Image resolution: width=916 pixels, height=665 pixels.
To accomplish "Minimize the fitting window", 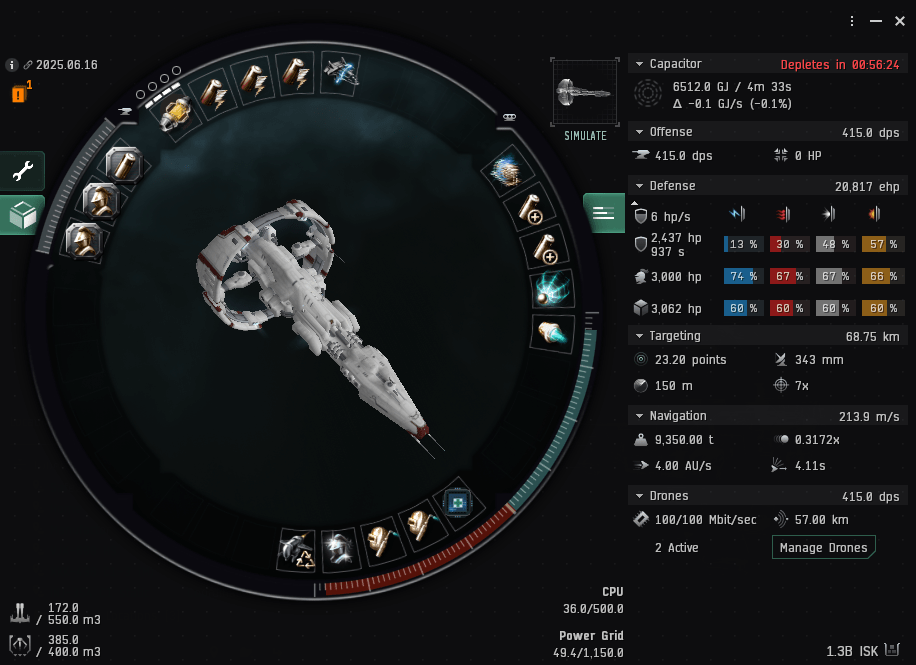I will 875,21.
